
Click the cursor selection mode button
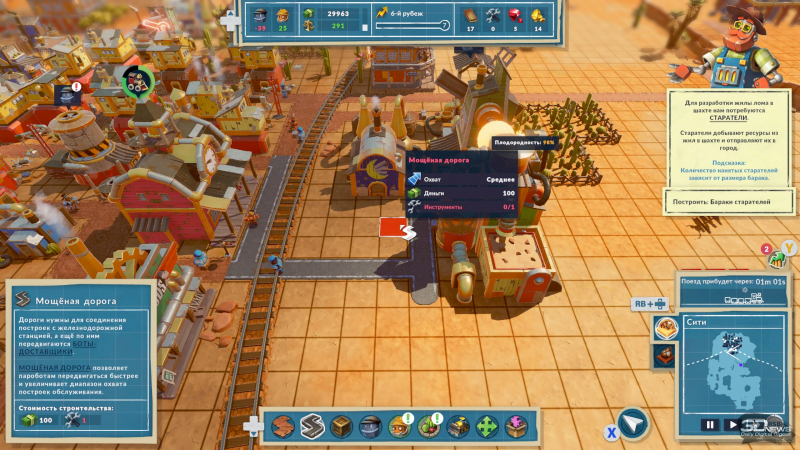632,424
